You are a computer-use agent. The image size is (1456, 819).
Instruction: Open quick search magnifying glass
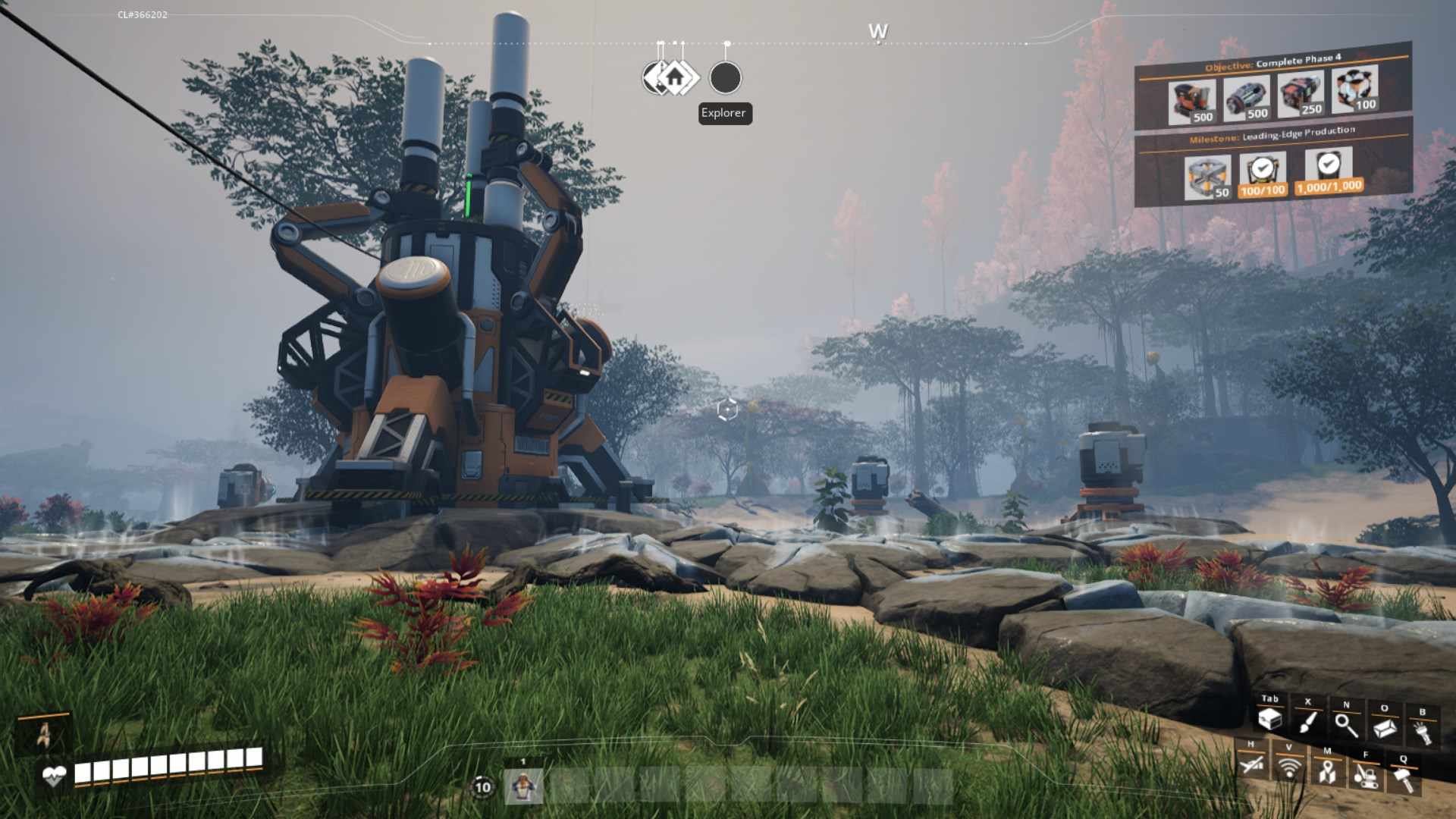tap(1346, 725)
